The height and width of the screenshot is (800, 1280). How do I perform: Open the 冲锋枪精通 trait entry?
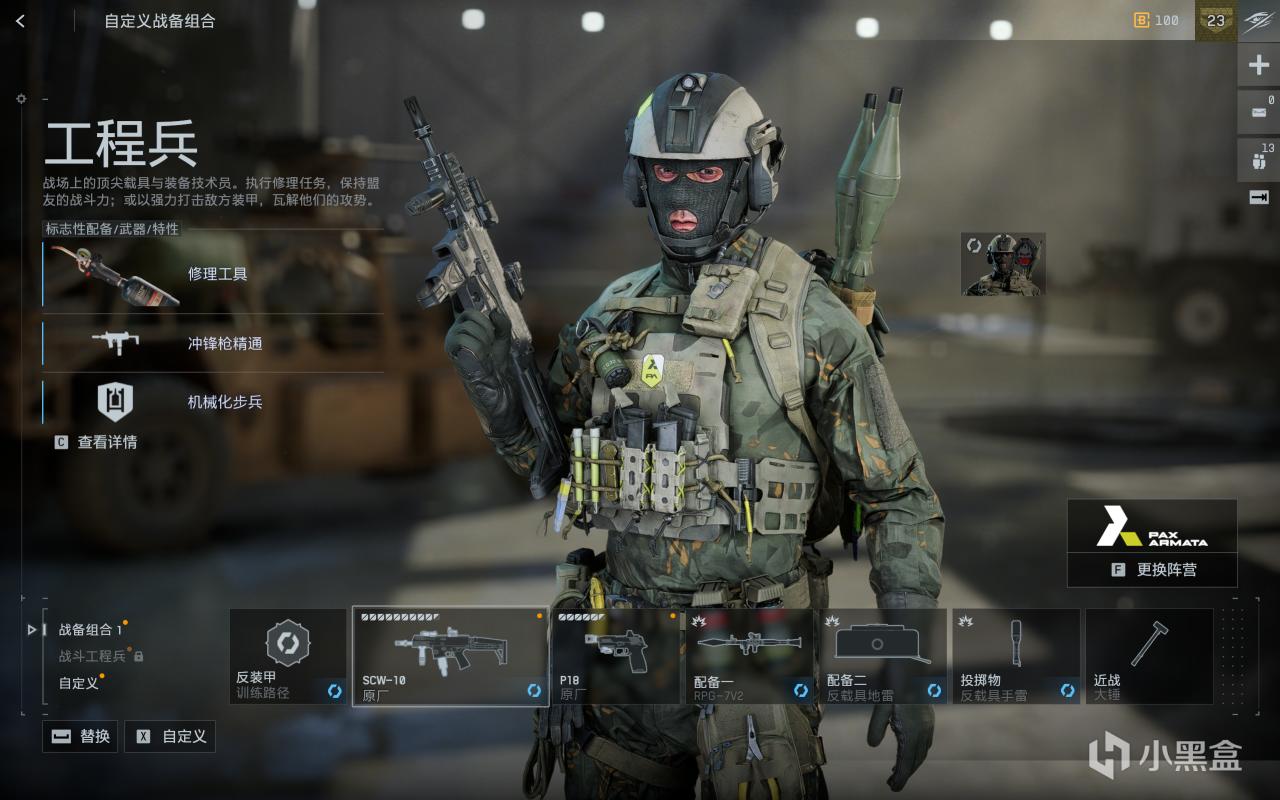(x=212, y=343)
